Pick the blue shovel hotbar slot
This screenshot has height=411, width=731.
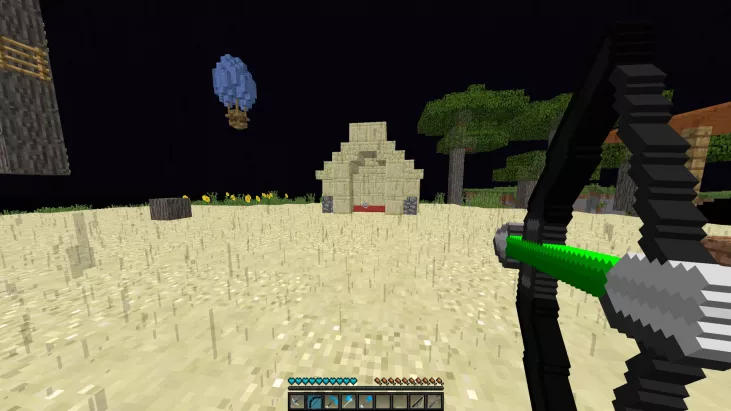tap(365, 401)
